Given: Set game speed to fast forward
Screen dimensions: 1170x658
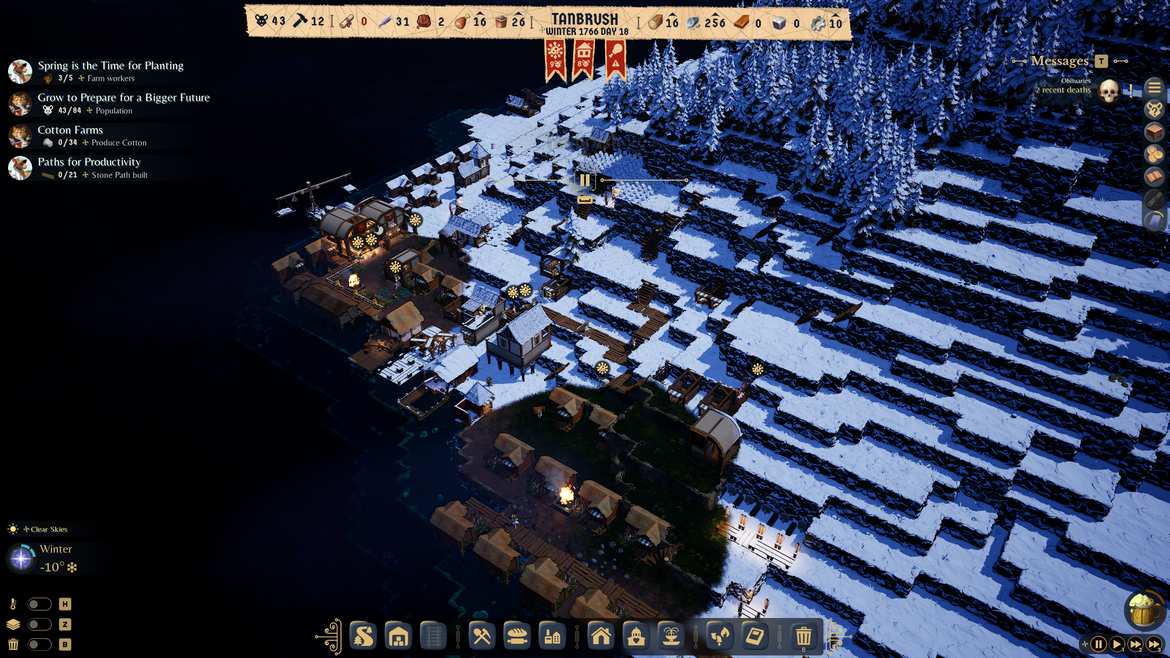Looking at the screenshot, I should 1139,645.
